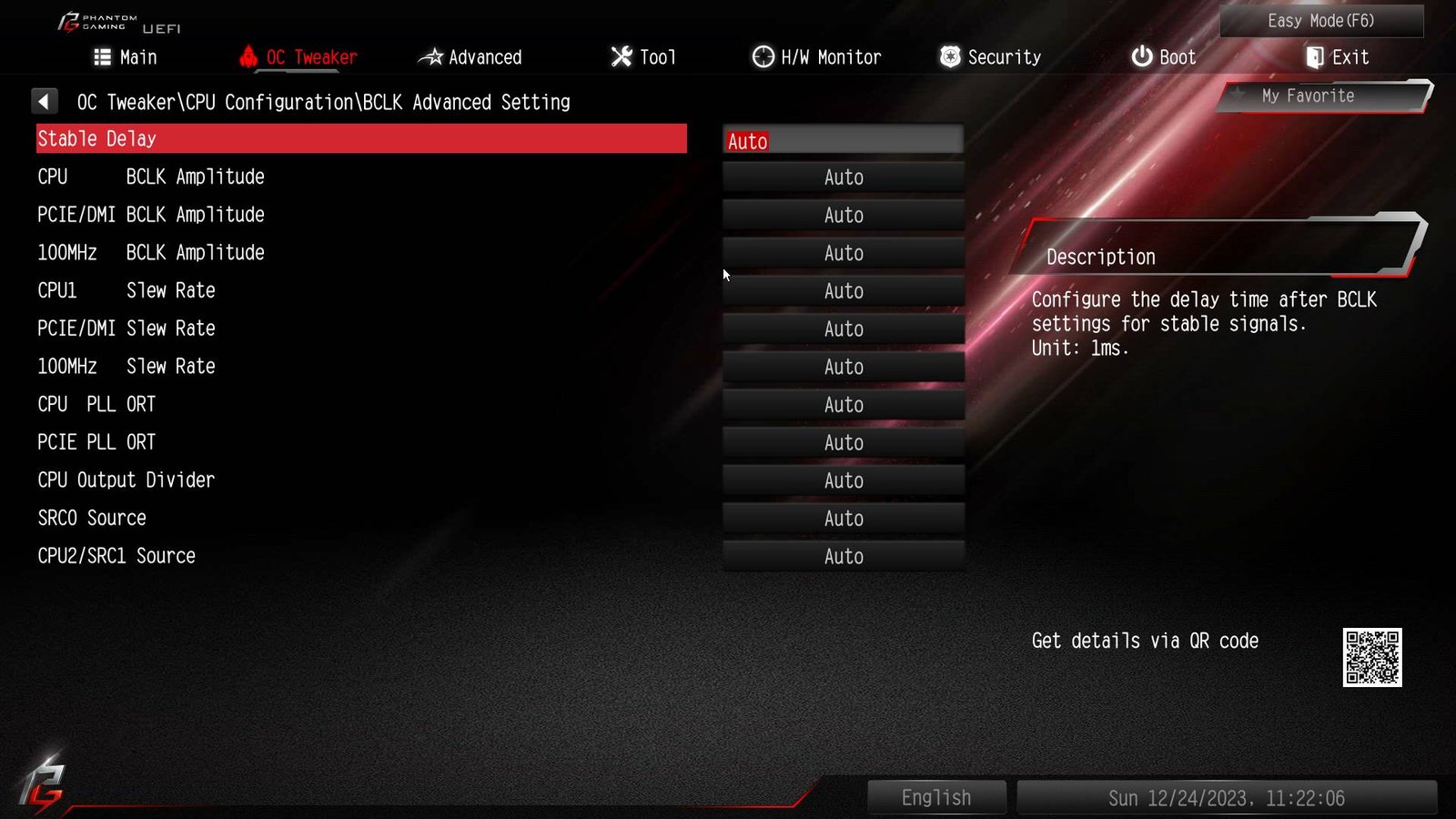Select the Tool tab
This screenshot has height=819, width=1456.
click(x=643, y=57)
